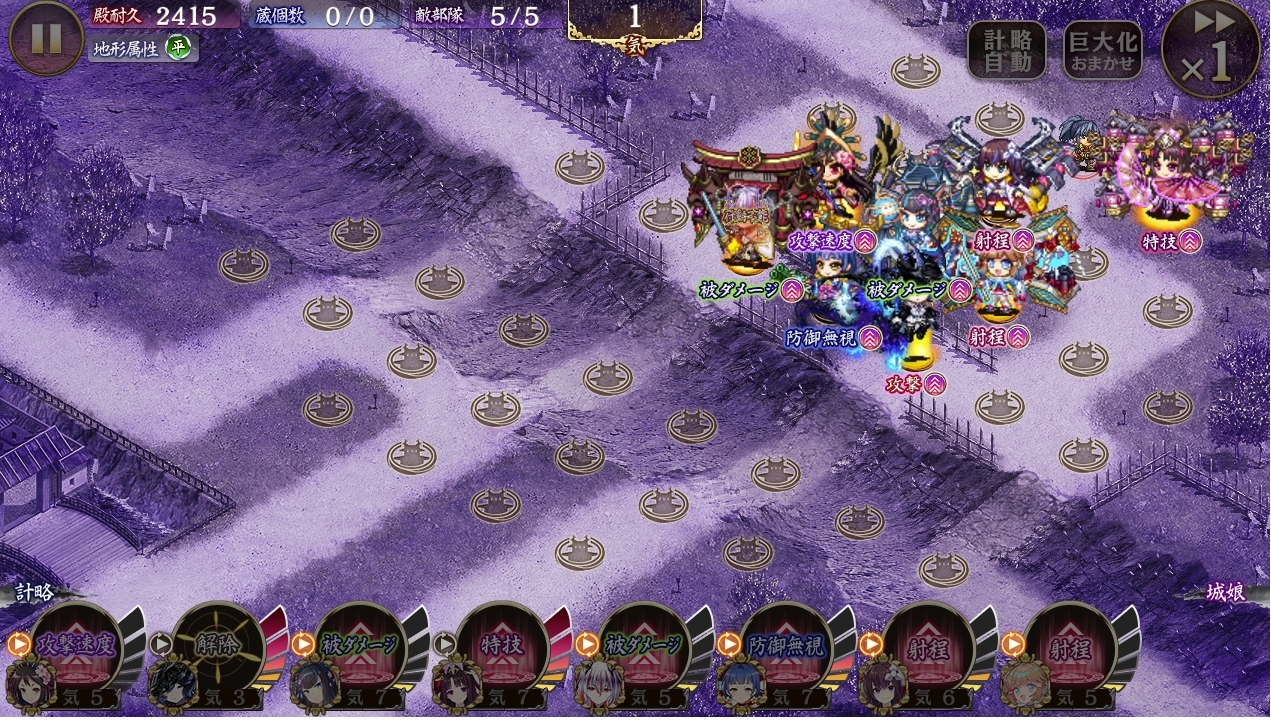1271x726 pixels.
Task: Change the ×1 battle speed
Action: 1210,49
